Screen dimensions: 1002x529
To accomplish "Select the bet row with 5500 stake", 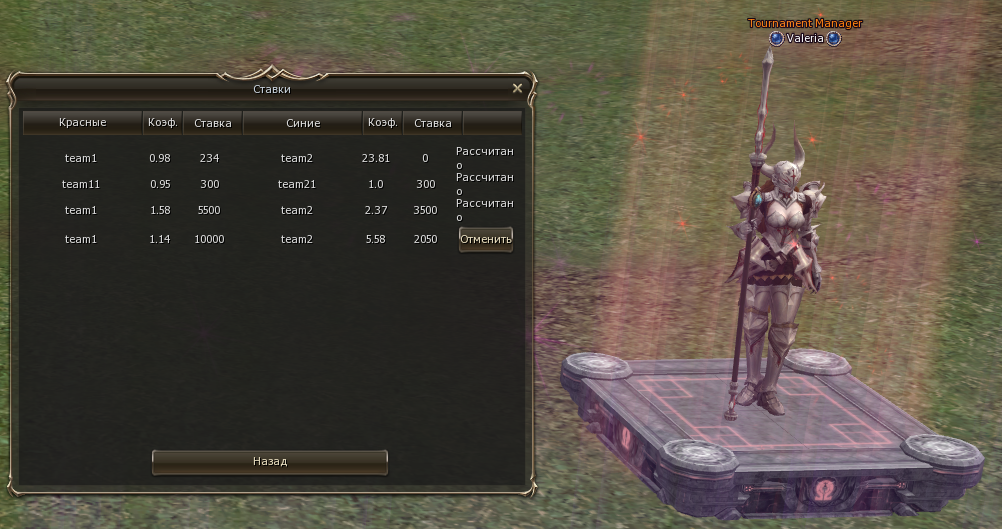I will click(x=250, y=210).
